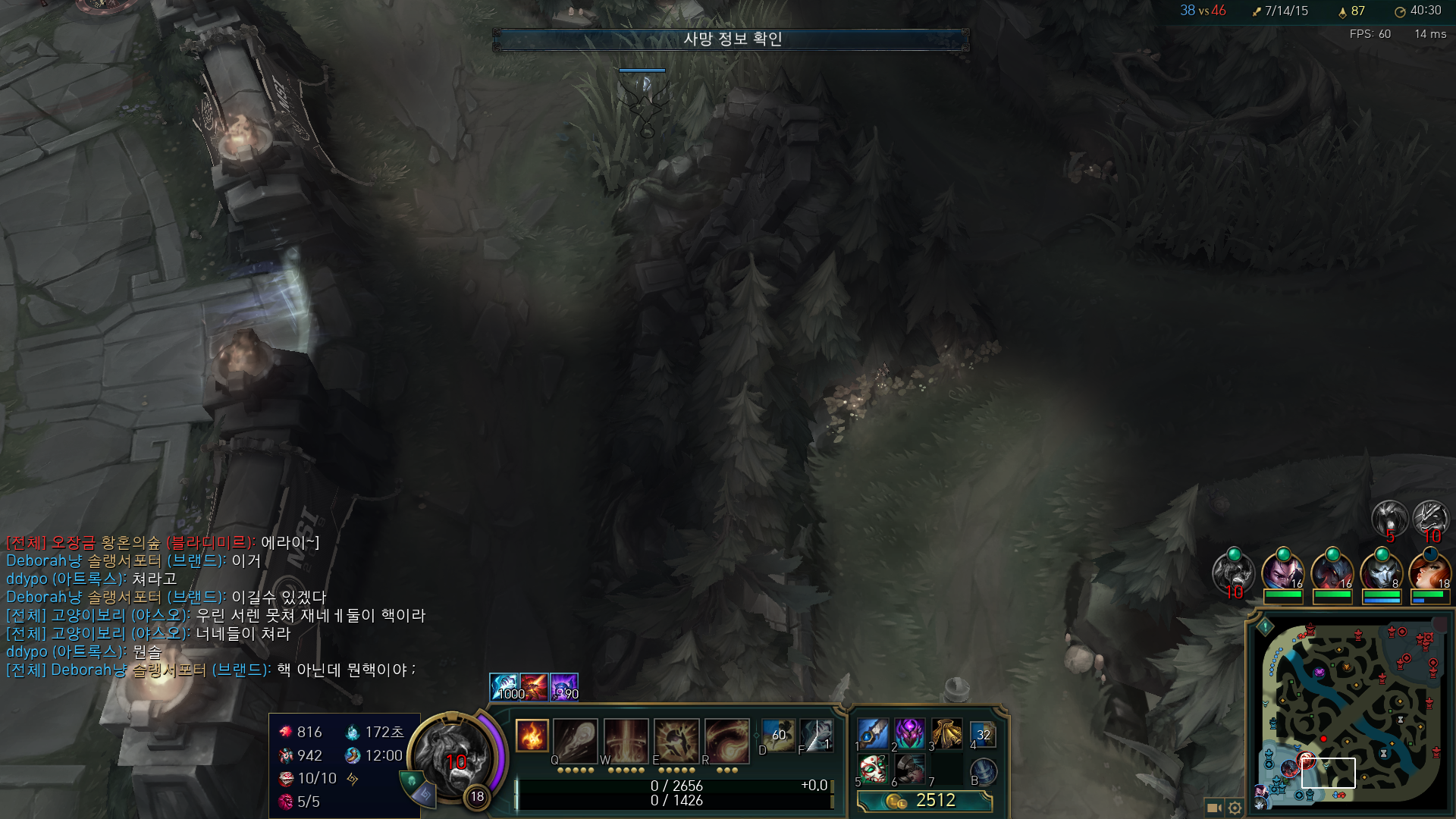Activate the trinket in slot B
1456x819 pixels.
pyautogui.click(x=983, y=771)
